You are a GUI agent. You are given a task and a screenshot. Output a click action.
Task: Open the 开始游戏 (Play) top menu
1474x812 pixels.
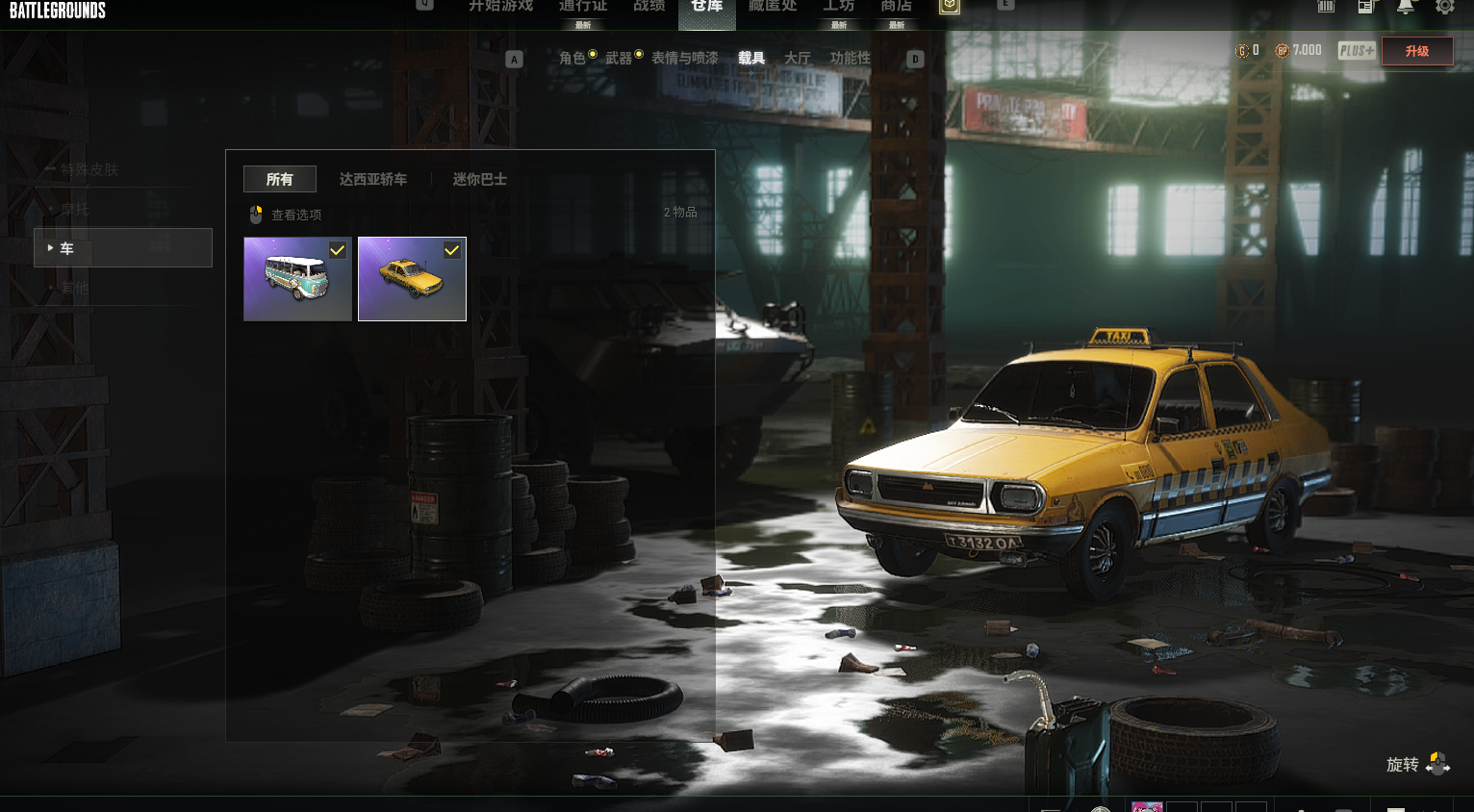point(500,7)
